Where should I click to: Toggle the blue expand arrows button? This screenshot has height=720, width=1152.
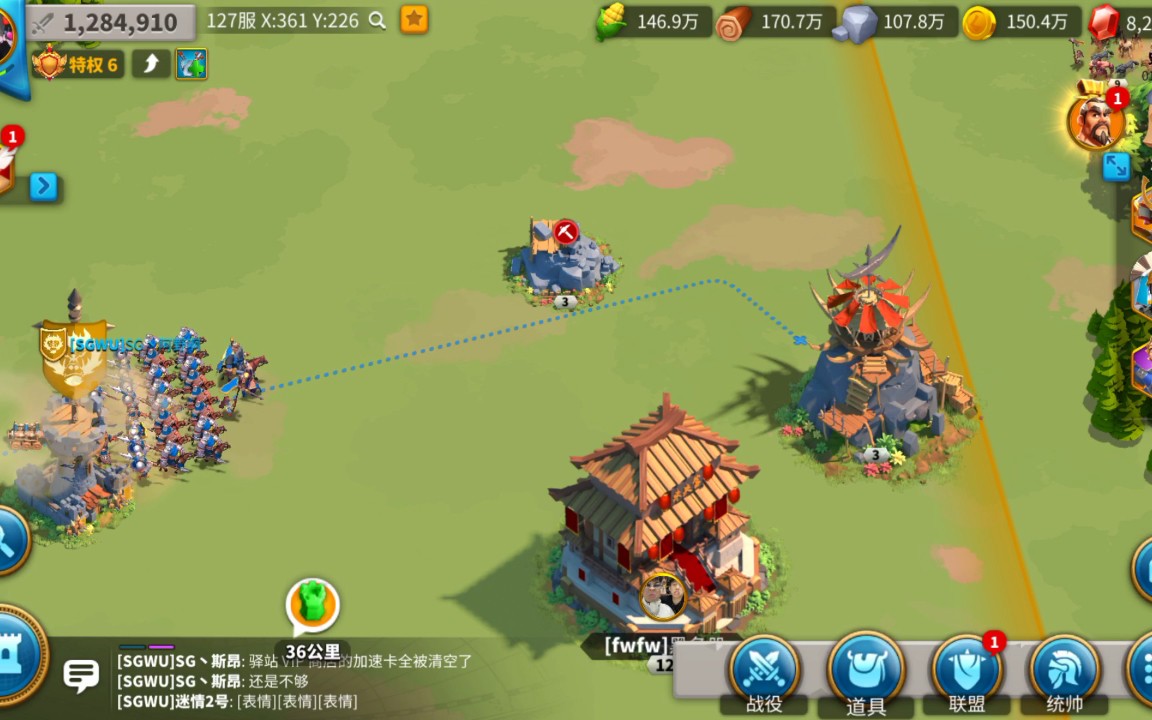(x=1116, y=166)
